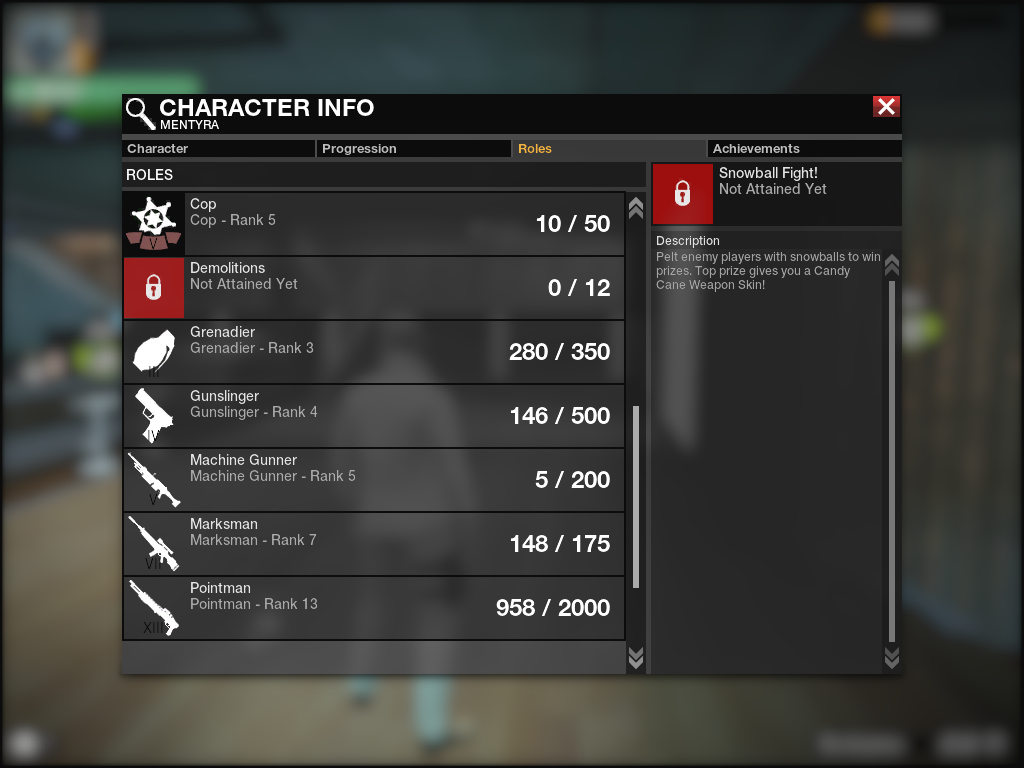1024x768 pixels.
Task: Choose the locked Demolitions role
Action: click(374, 288)
